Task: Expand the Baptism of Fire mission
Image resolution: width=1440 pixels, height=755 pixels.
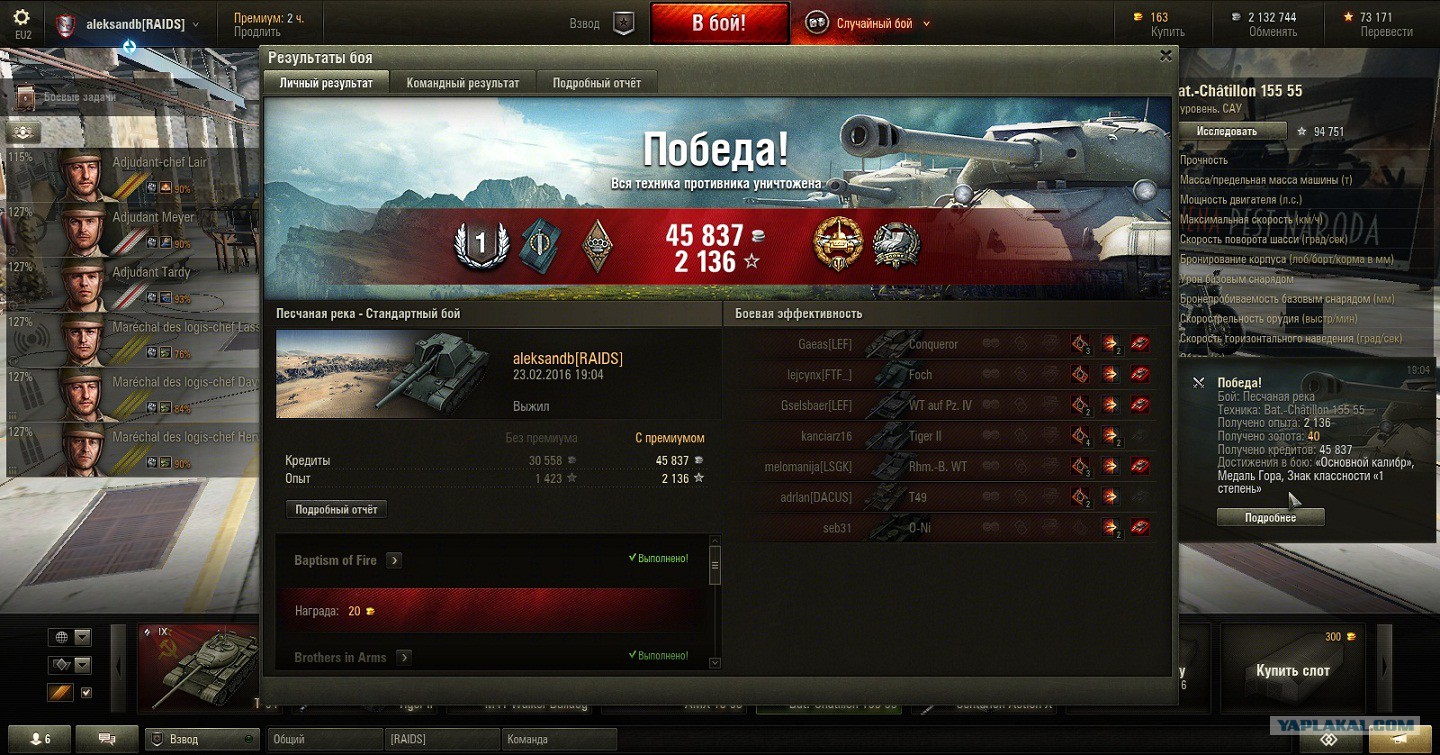Action: point(394,560)
